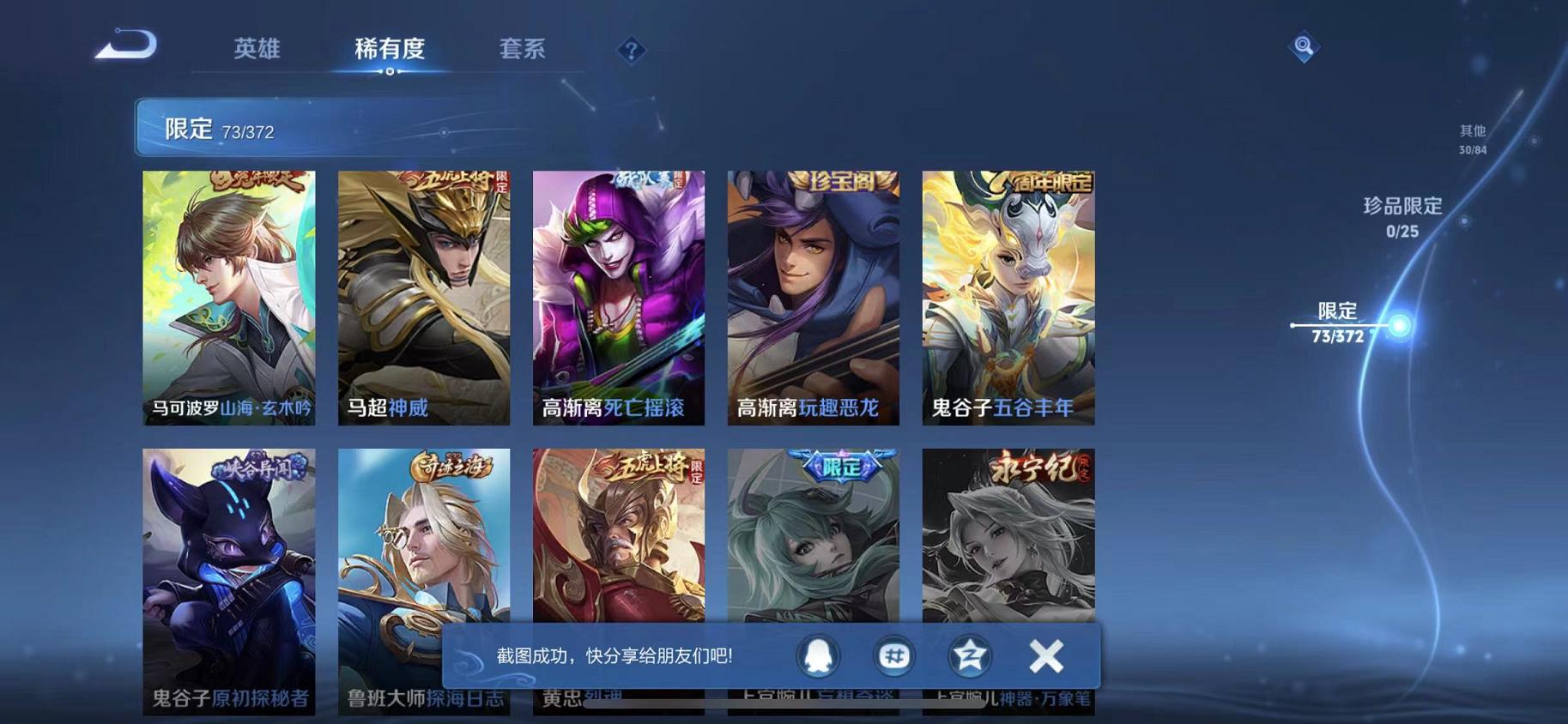Dismiss the share bar with the X button
Screen dimensions: 1568x724
coord(1046,655)
